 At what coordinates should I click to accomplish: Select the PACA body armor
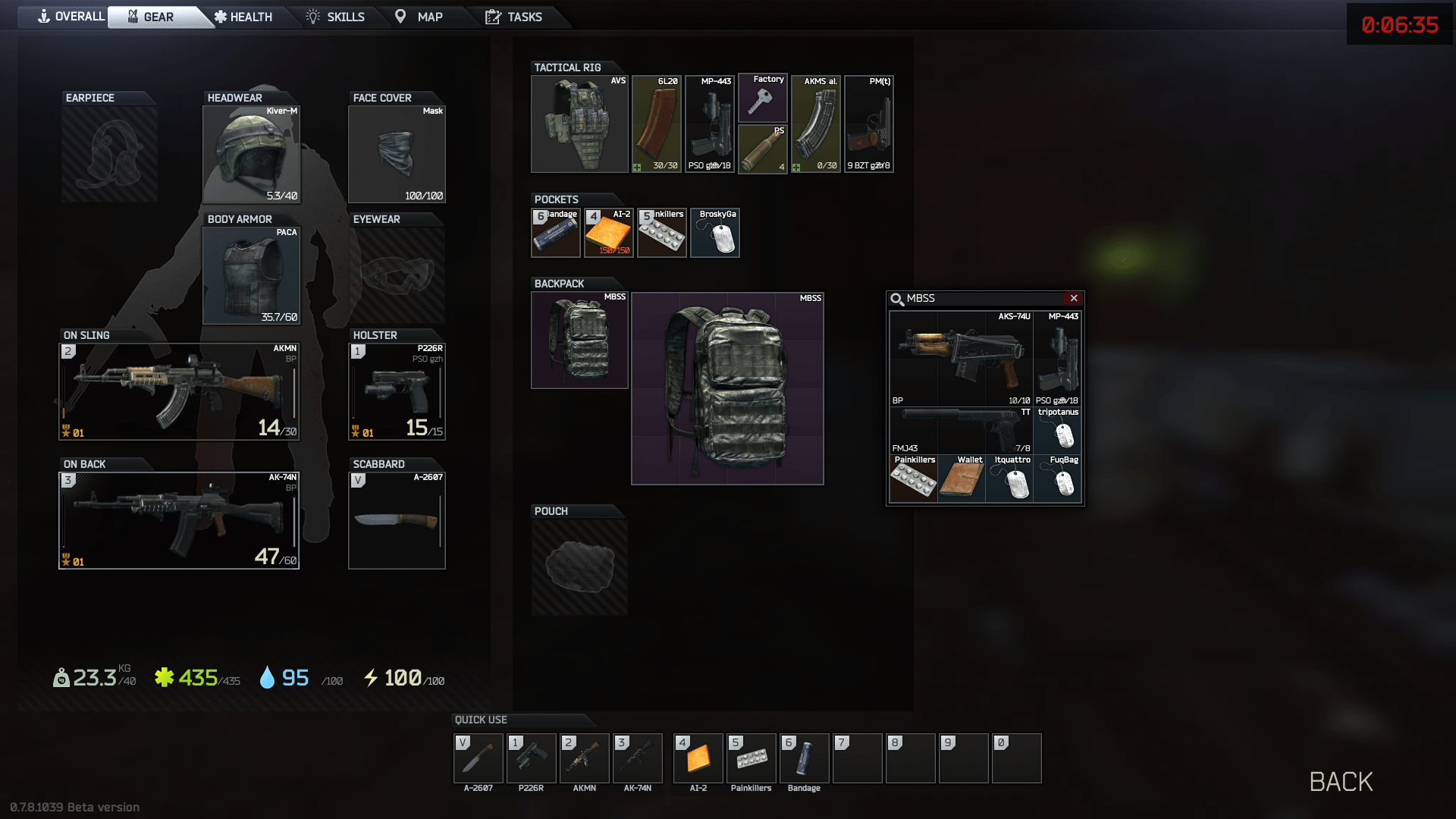(x=250, y=275)
